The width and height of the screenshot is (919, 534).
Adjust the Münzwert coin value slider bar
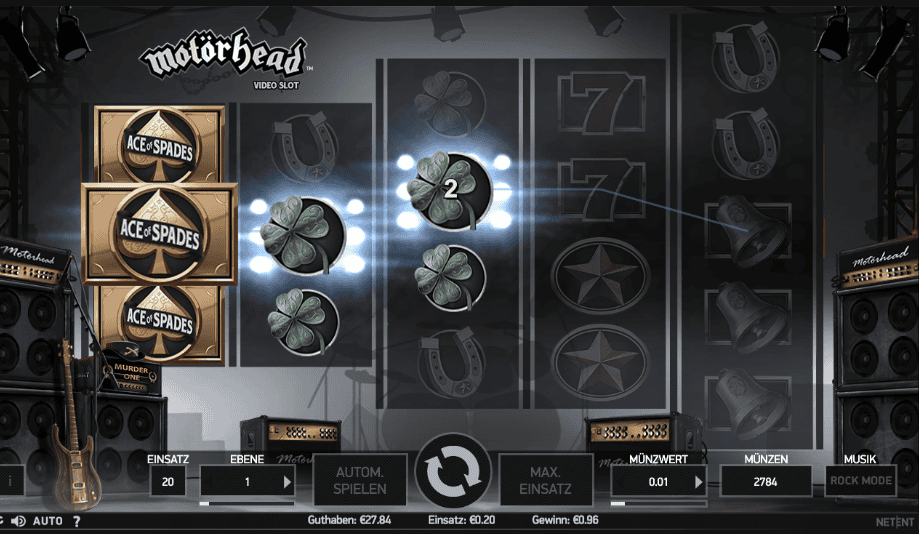point(657,503)
